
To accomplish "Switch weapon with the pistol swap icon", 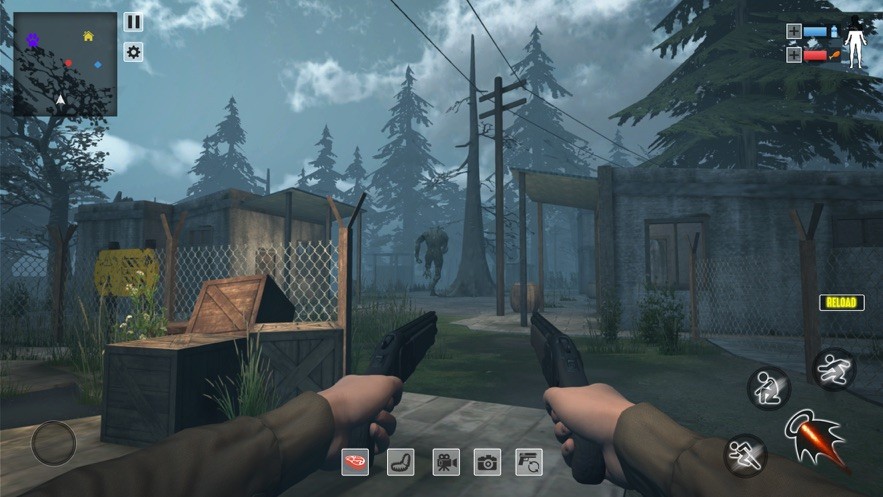I will click(529, 461).
